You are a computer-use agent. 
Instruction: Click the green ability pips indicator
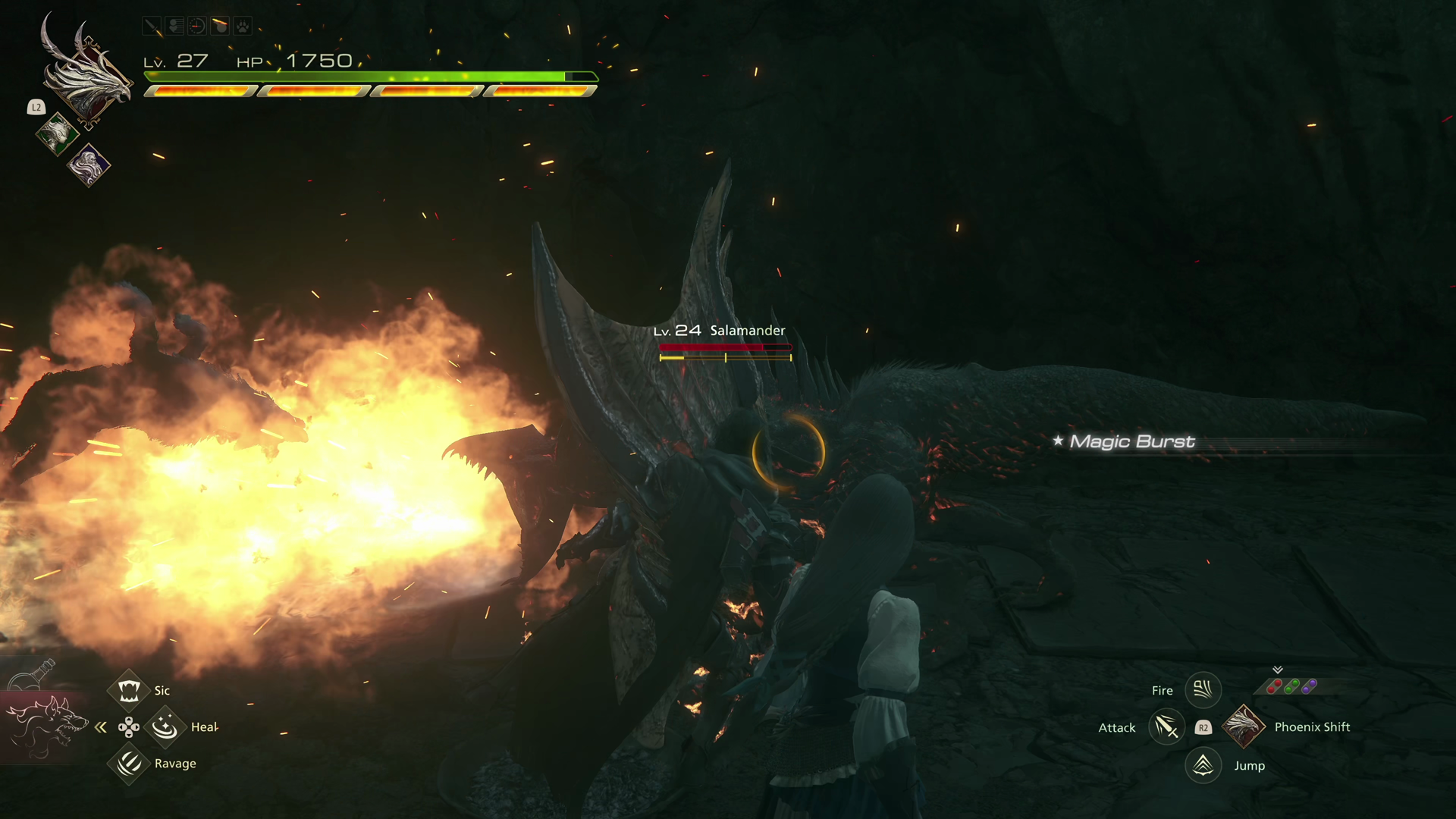tap(1291, 686)
